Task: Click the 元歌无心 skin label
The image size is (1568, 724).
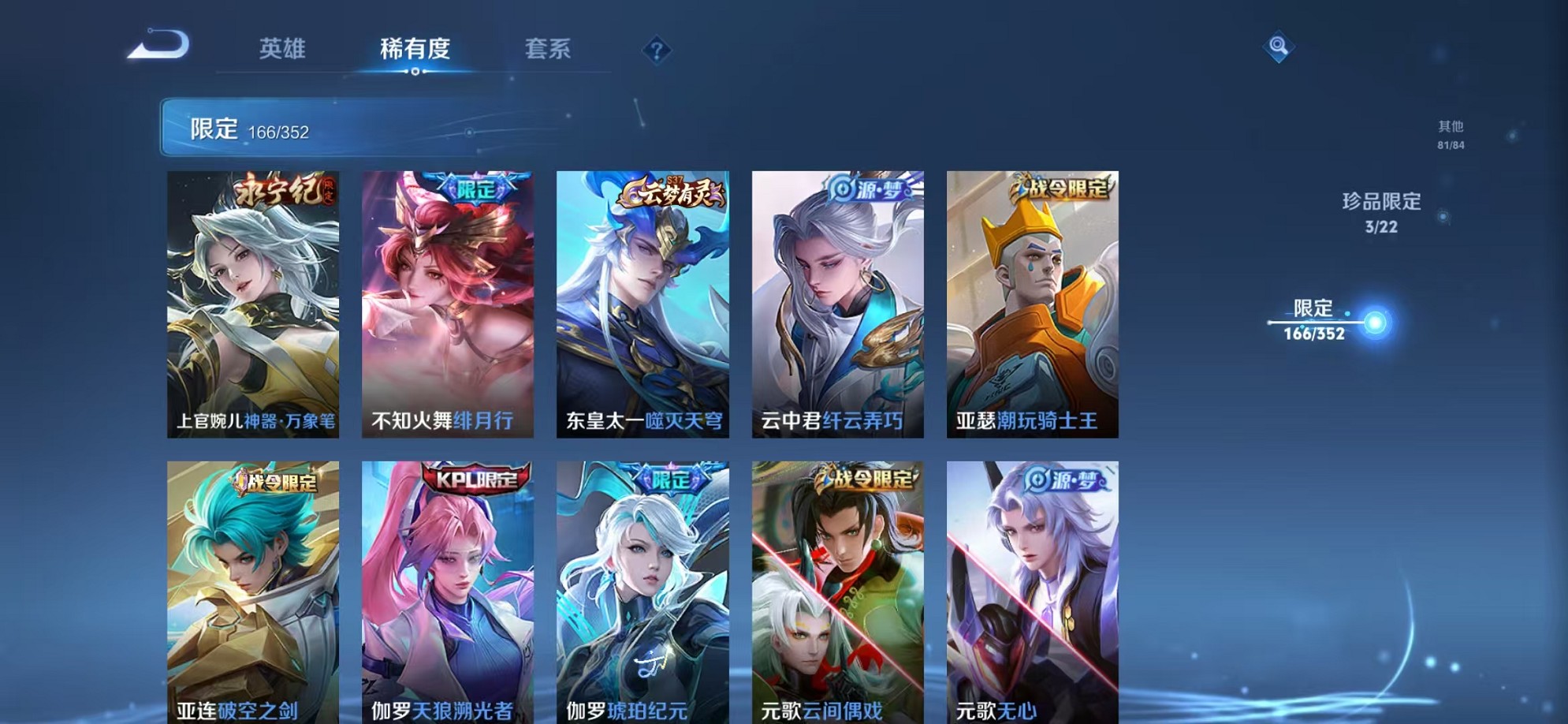Action: 1001,711
